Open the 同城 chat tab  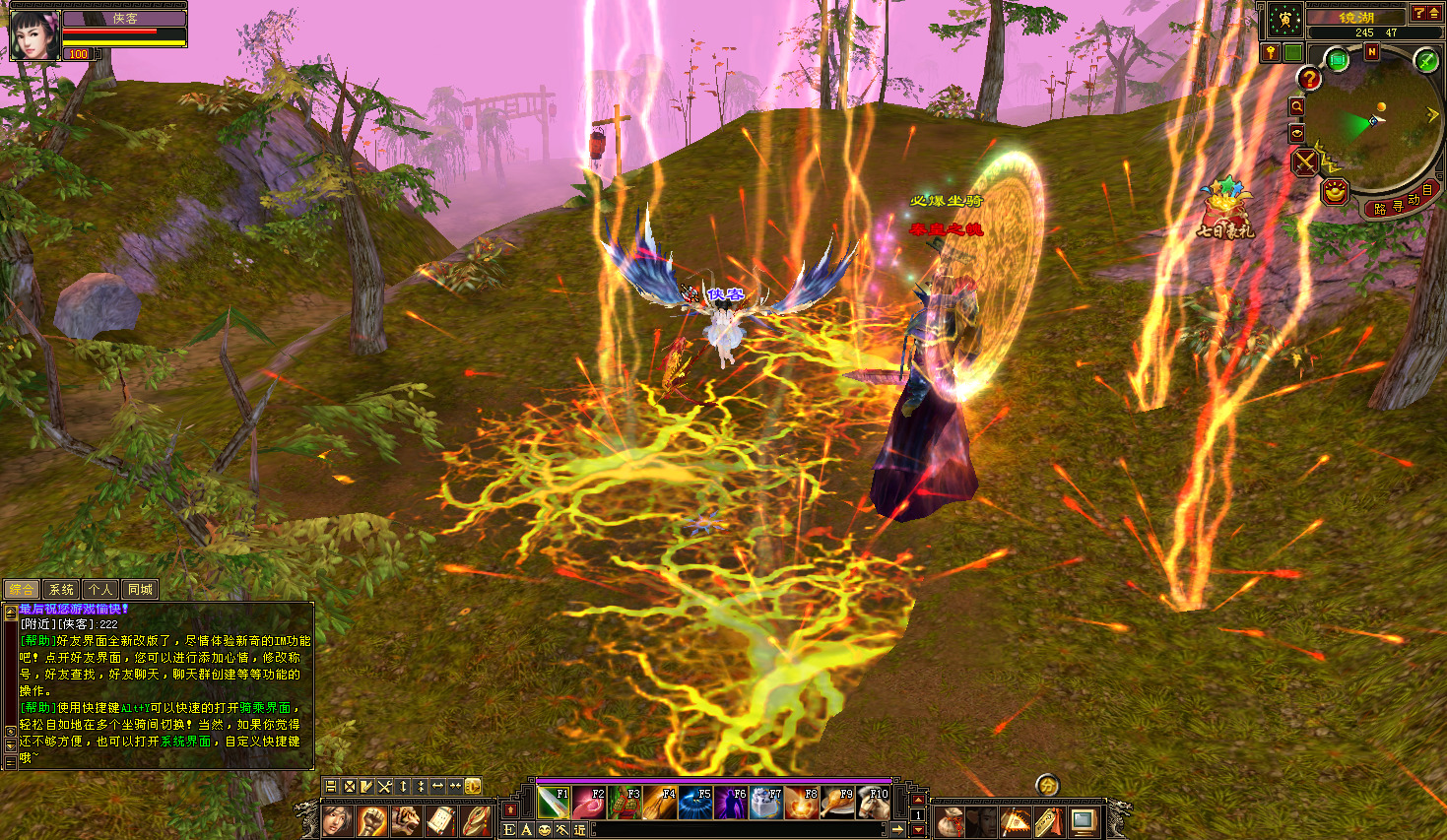click(x=141, y=590)
